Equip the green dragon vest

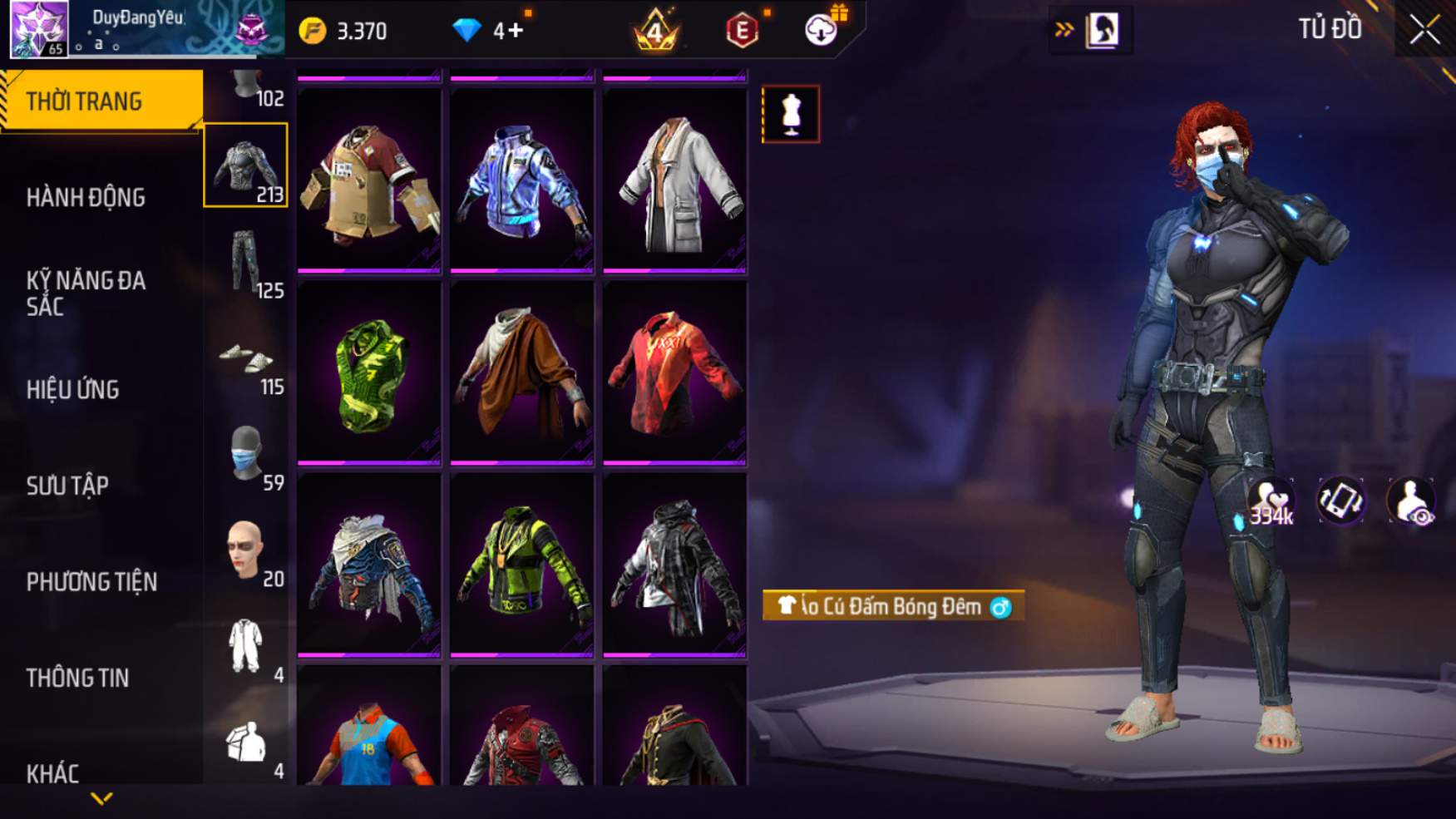369,373
